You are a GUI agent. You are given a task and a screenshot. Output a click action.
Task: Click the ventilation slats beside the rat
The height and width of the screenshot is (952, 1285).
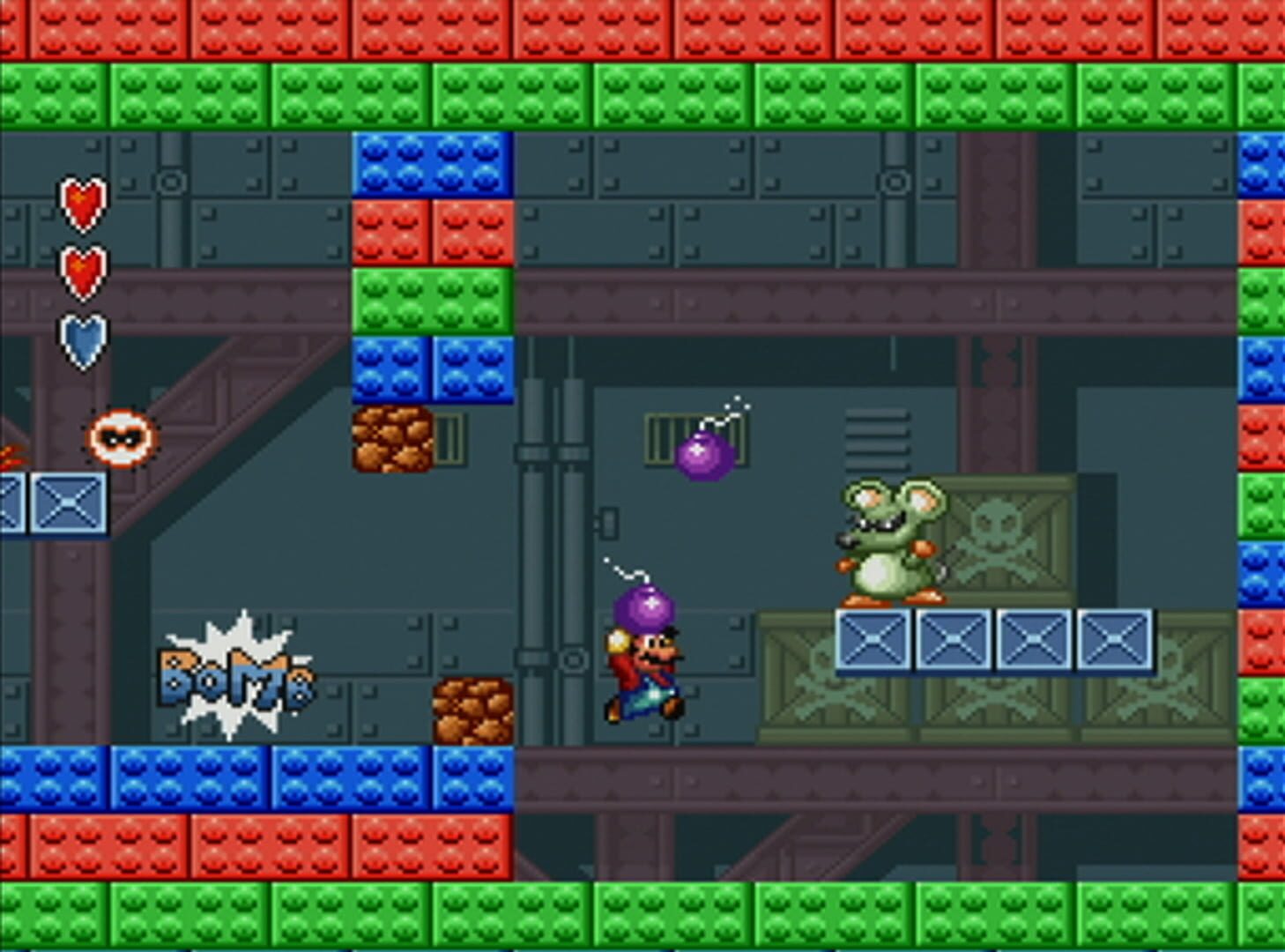tap(877, 438)
